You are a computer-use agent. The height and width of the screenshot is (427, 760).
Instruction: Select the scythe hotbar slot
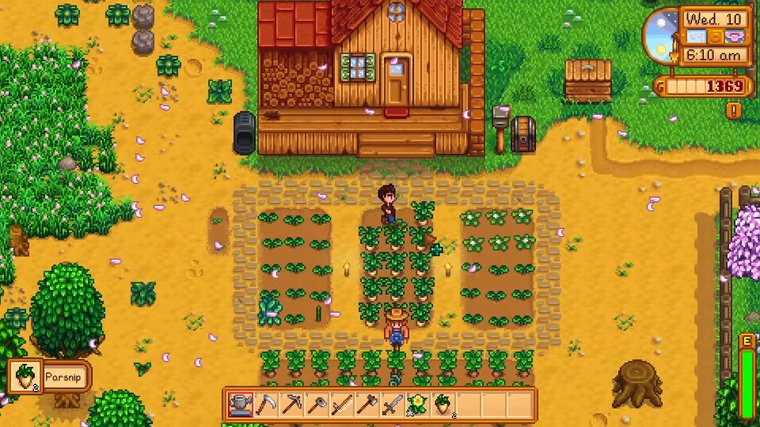coord(266,404)
